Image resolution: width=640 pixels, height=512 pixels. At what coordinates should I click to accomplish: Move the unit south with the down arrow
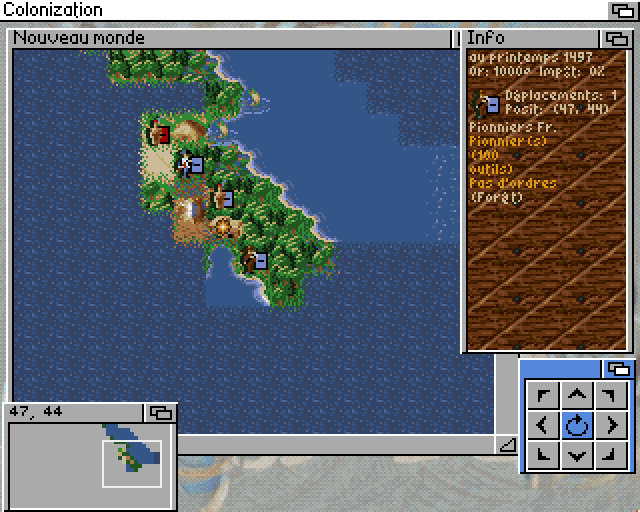tap(577, 456)
